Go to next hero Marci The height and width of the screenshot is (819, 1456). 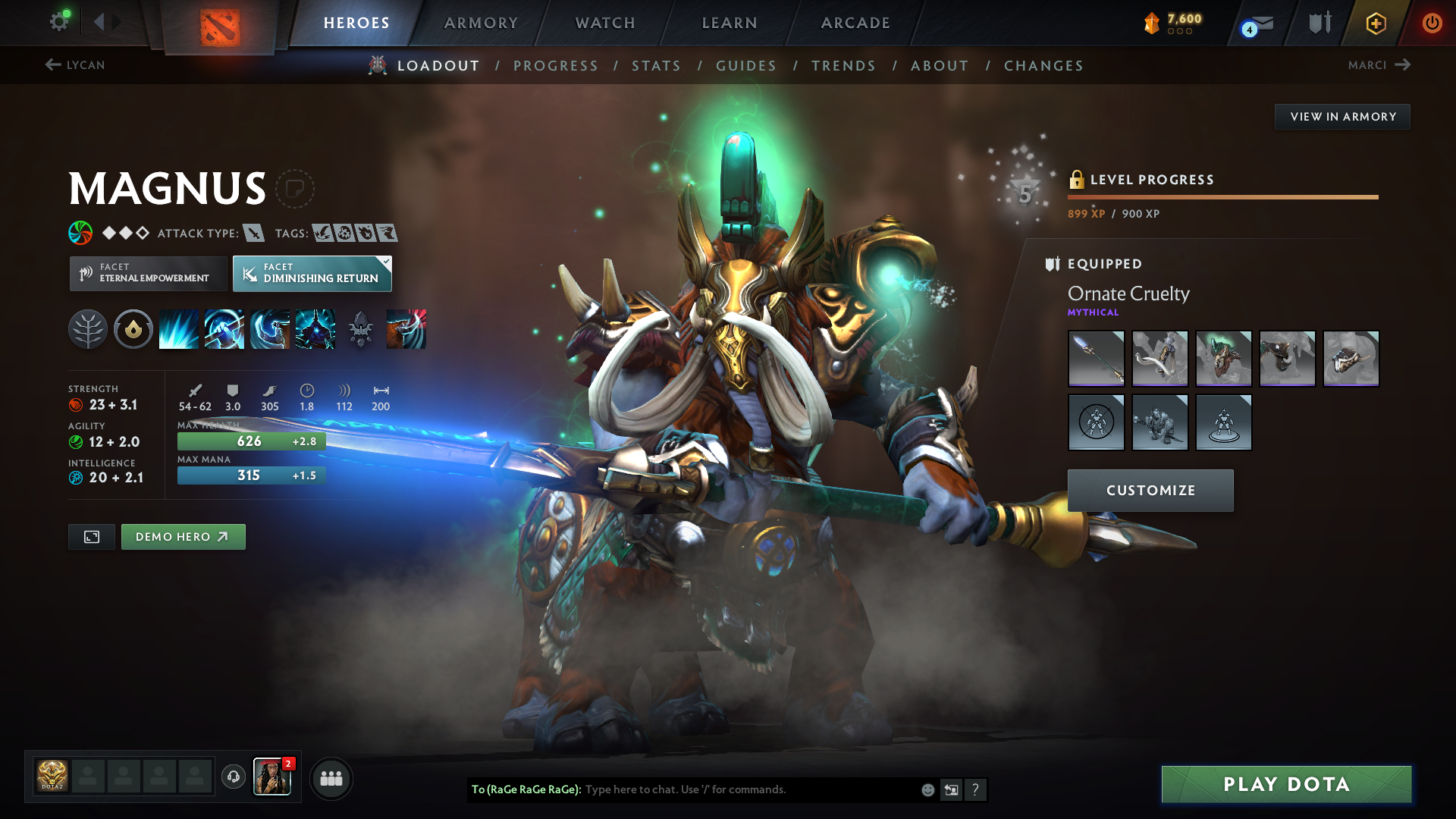coord(1379,65)
